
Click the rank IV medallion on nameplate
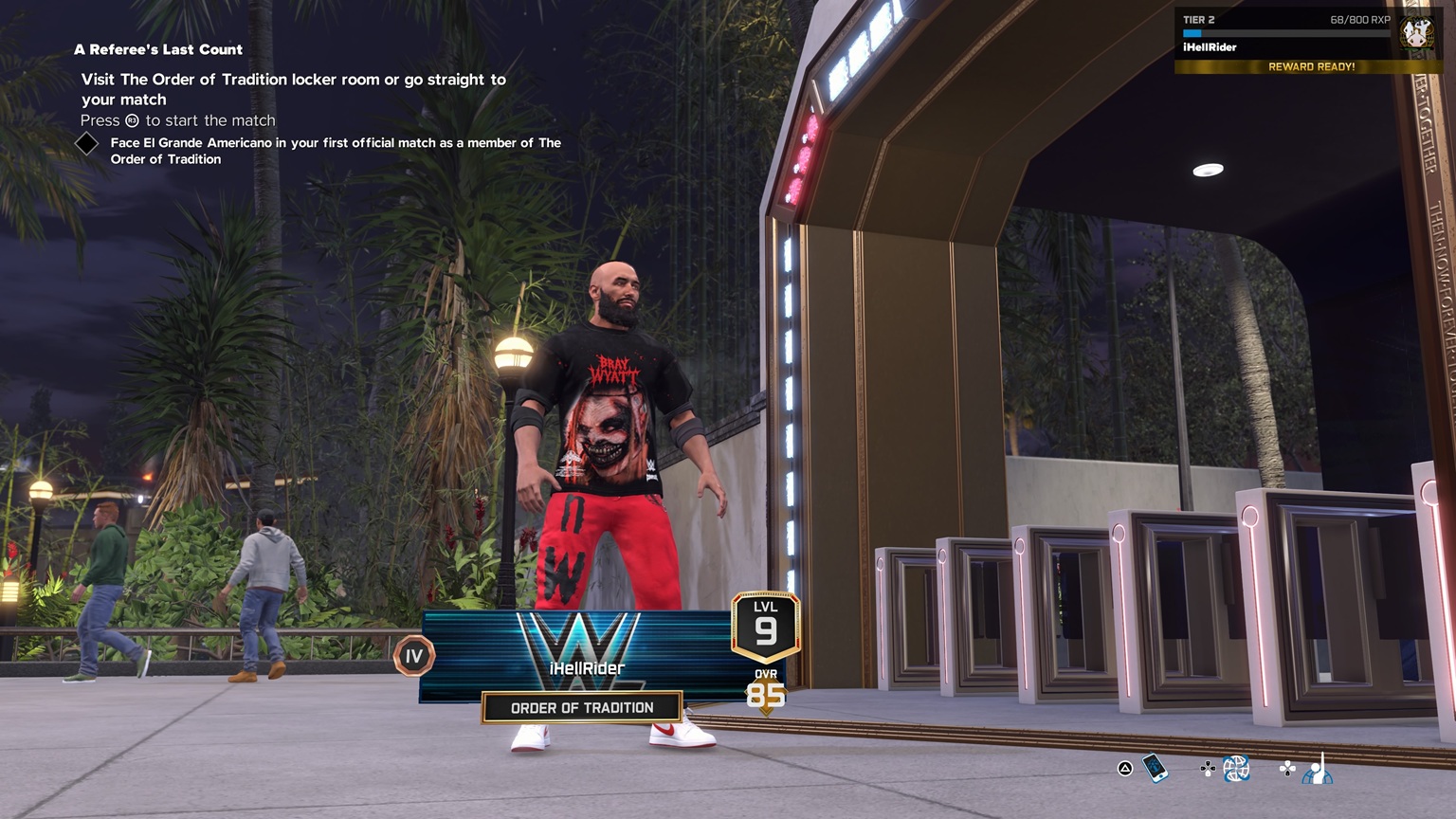pyautogui.click(x=414, y=656)
